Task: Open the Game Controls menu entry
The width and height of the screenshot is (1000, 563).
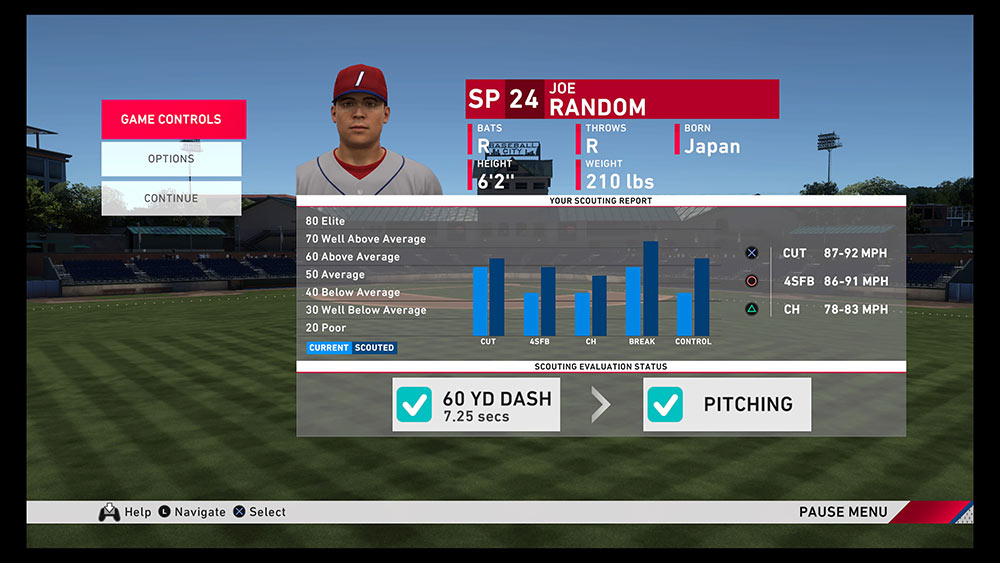Action: tap(172, 119)
